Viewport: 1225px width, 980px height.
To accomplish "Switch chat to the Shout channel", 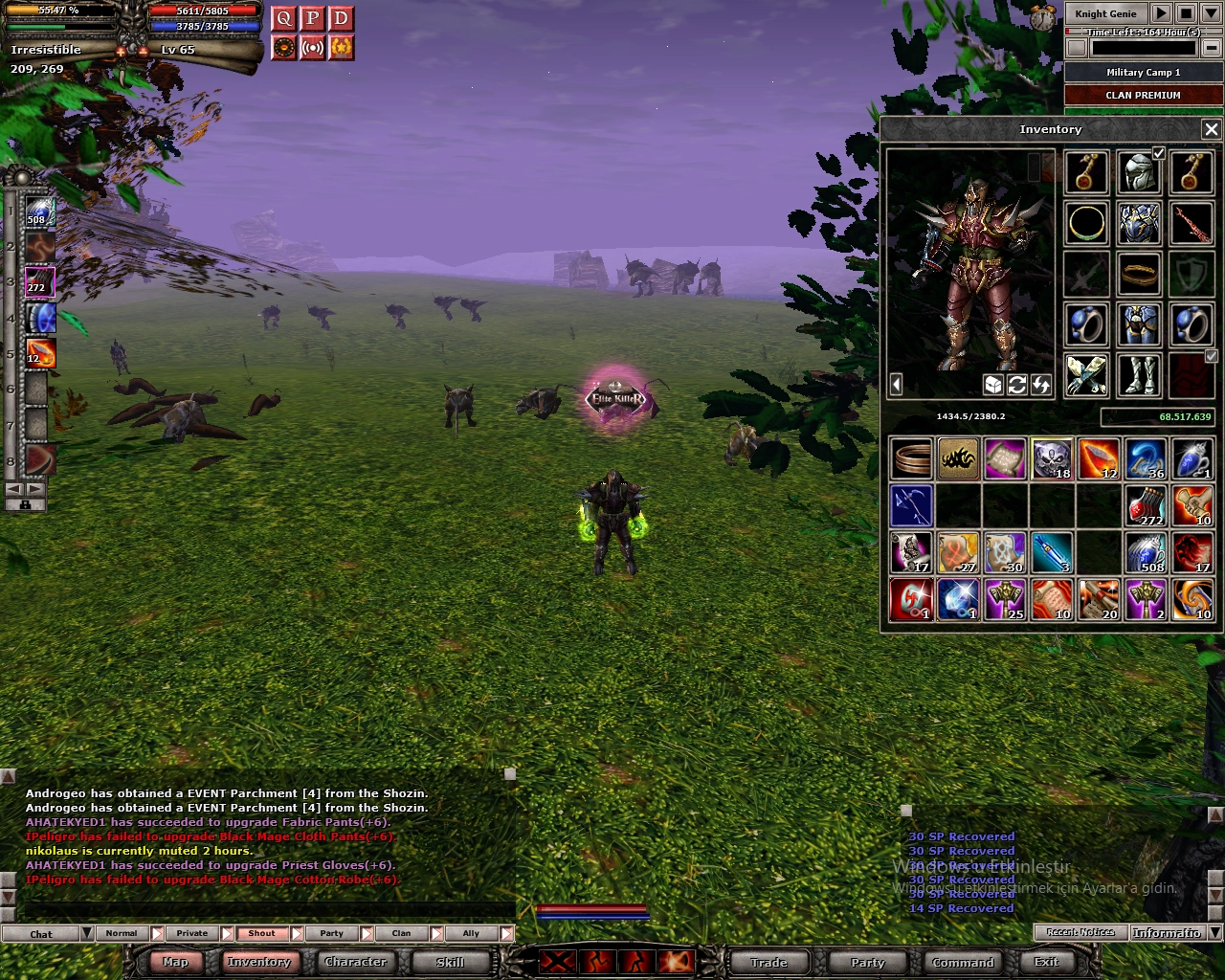I will (x=261, y=933).
